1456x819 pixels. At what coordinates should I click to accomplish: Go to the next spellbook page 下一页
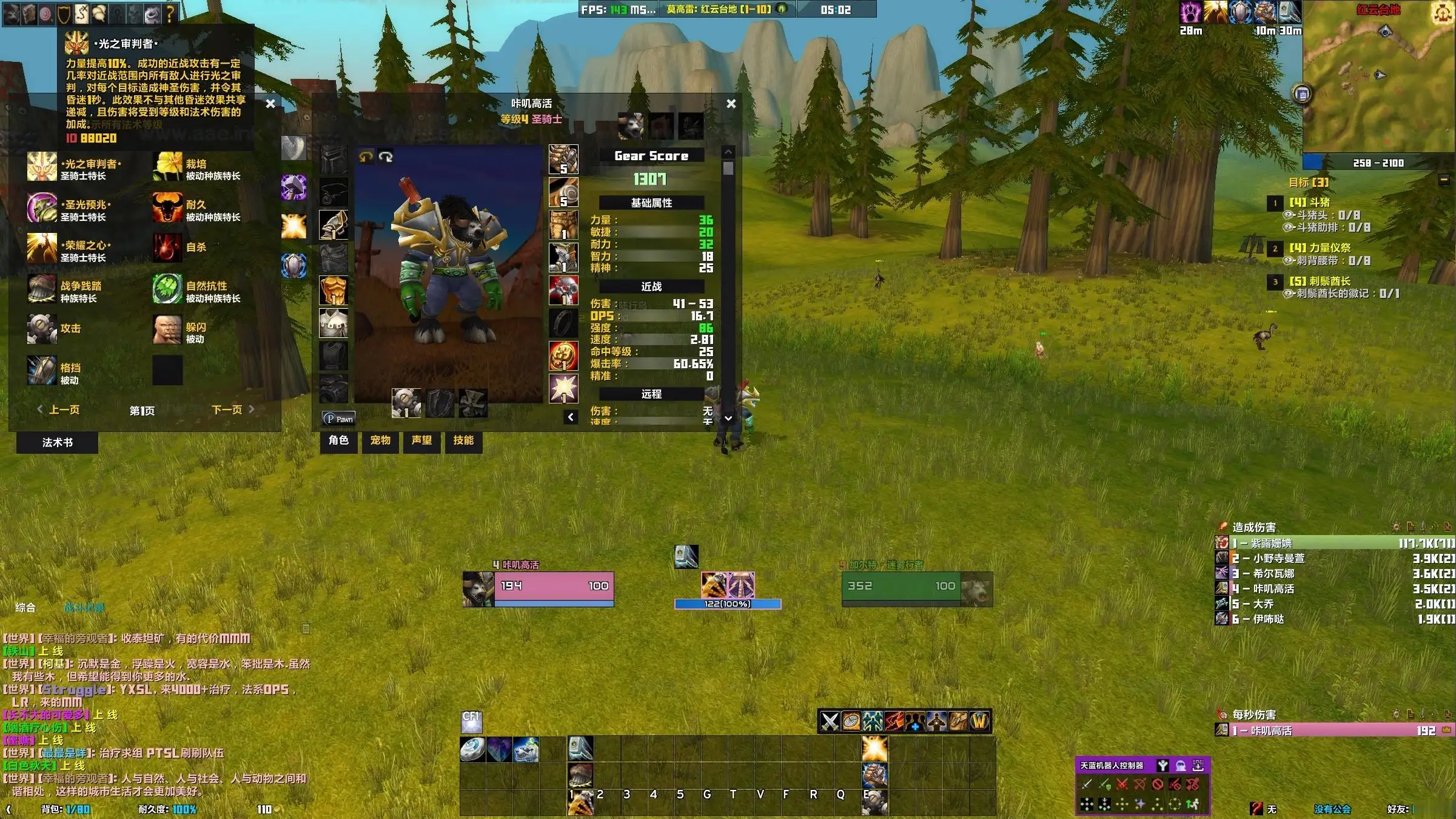point(232,410)
